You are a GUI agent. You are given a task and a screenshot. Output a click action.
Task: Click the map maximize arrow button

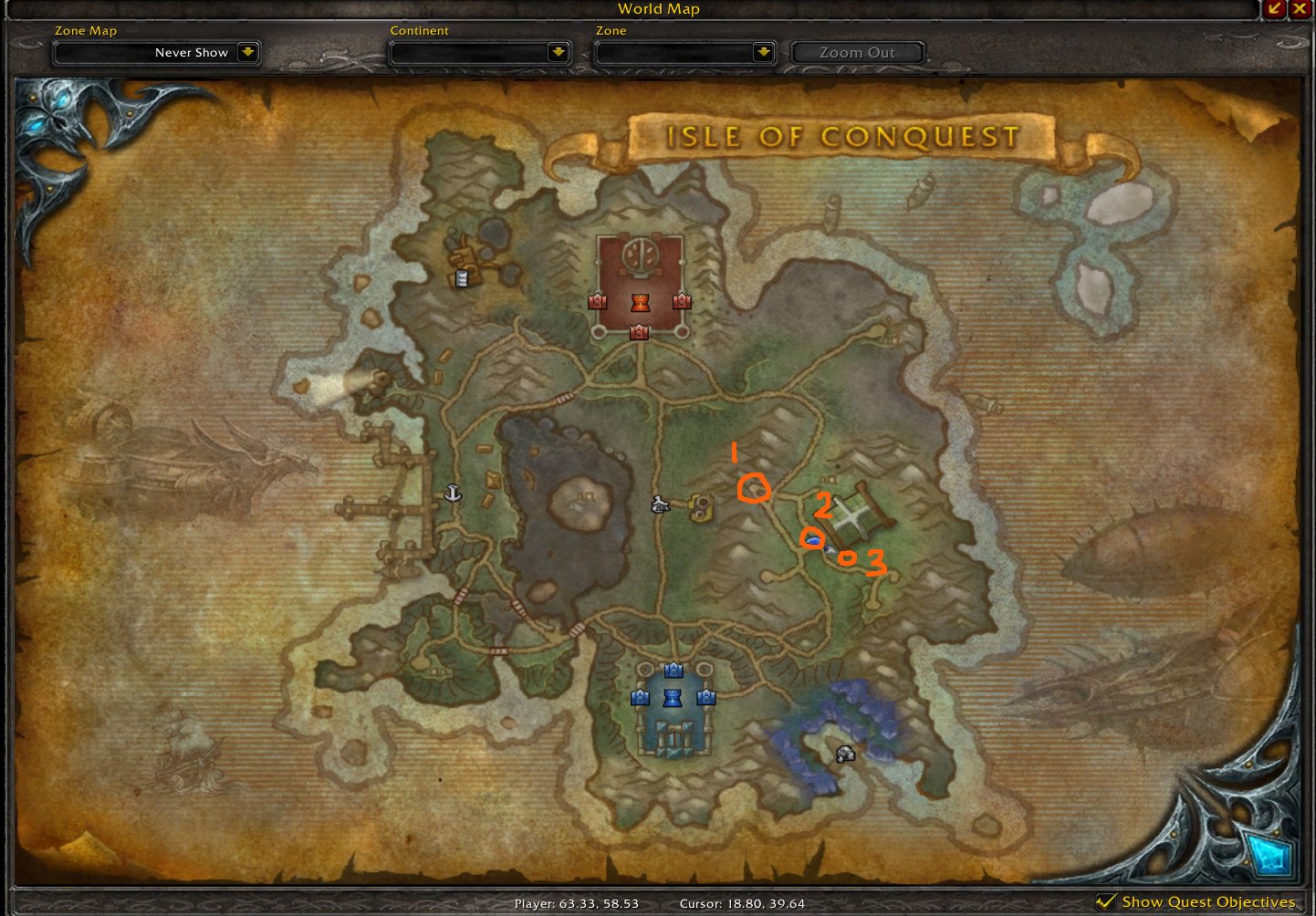tap(1276, 9)
